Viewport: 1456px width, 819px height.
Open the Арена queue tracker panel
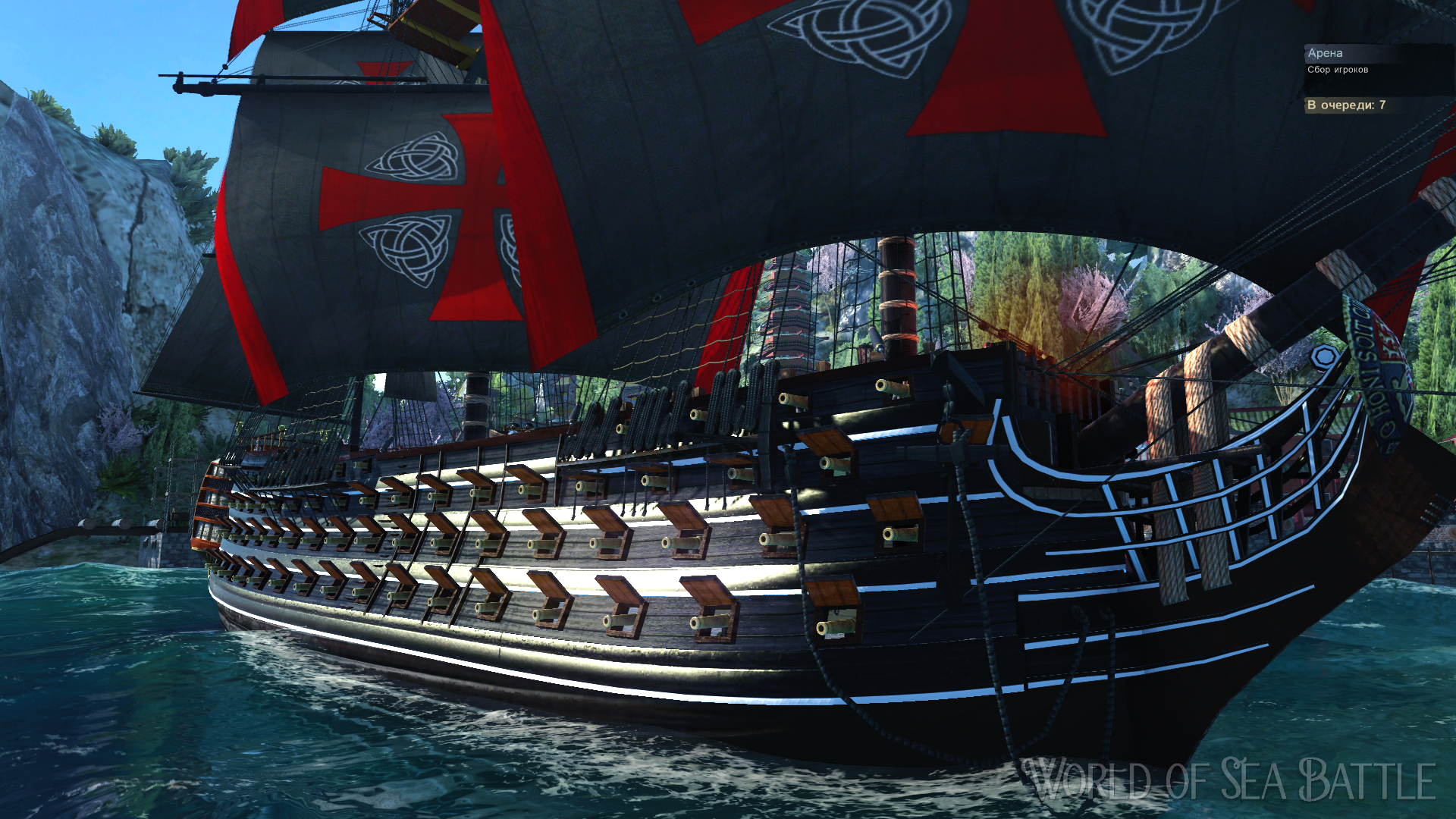pyautogui.click(x=1325, y=53)
